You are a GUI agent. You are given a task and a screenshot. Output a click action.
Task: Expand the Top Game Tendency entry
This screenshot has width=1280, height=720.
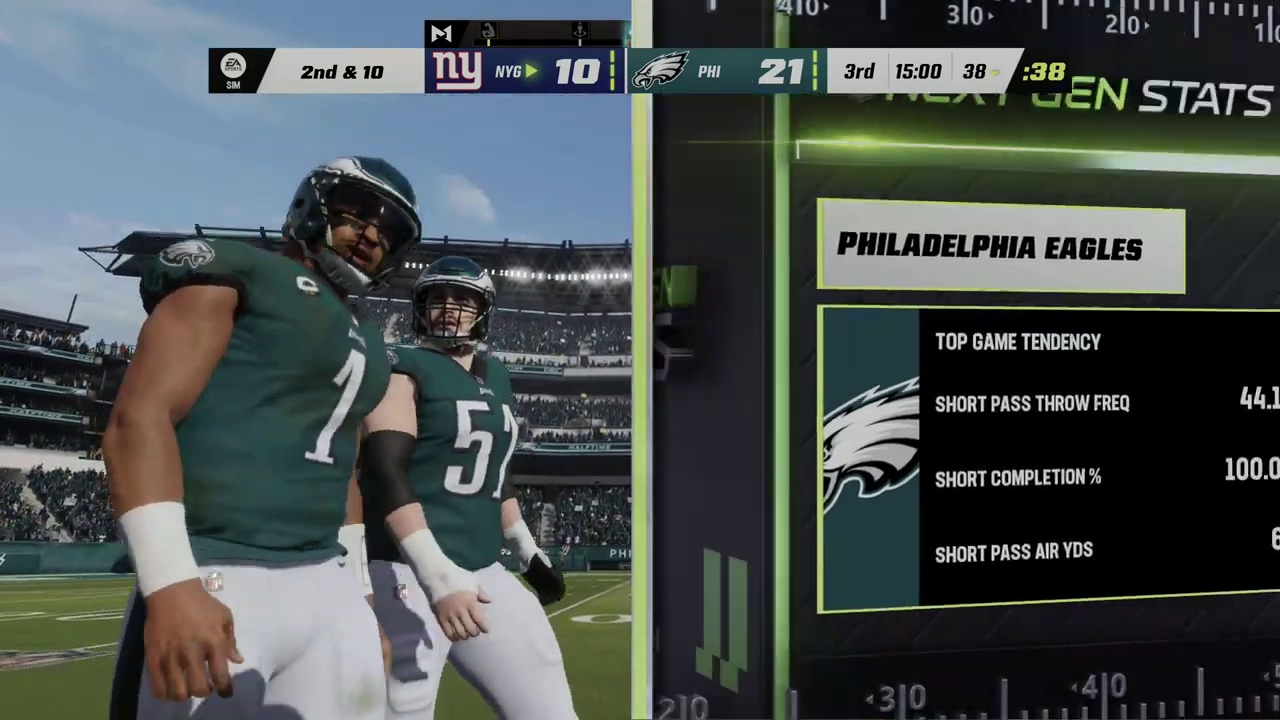coord(1018,342)
